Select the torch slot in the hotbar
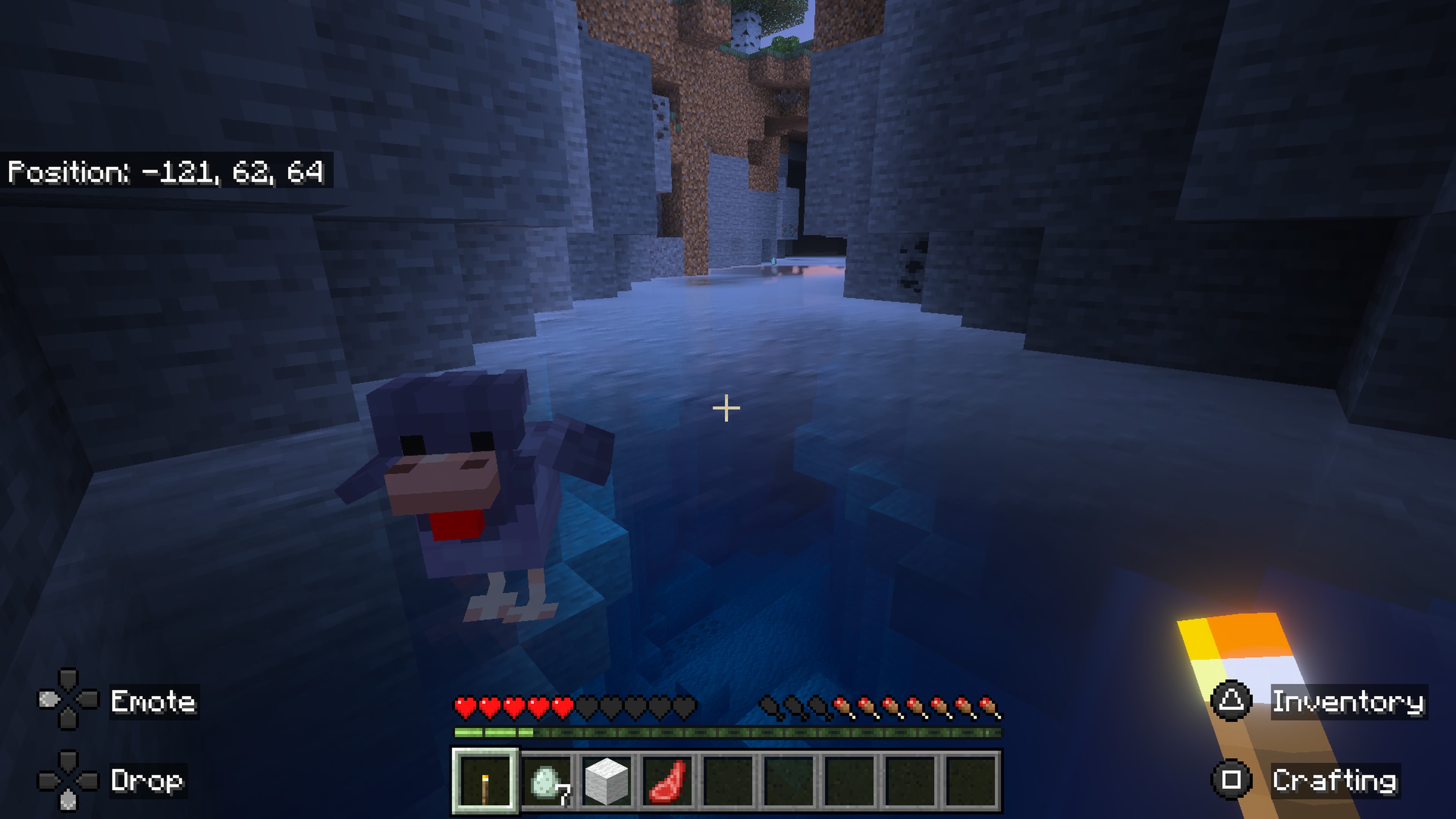The width and height of the screenshot is (1456, 819). [x=485, y=782]
